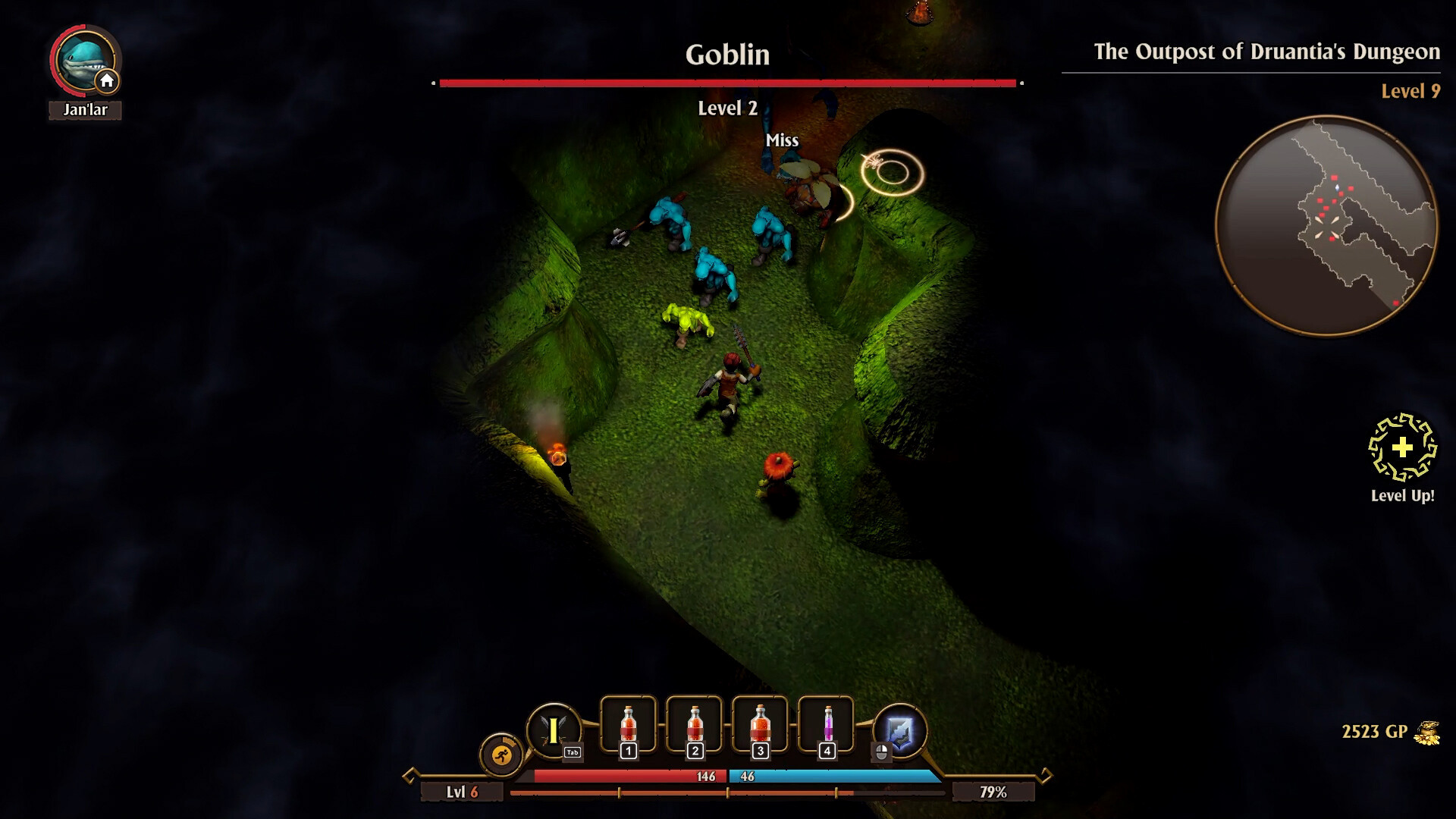Swap weapon set with crossed swords icon
Viewport: 1456px width, 819px height.
pos(554,730)
